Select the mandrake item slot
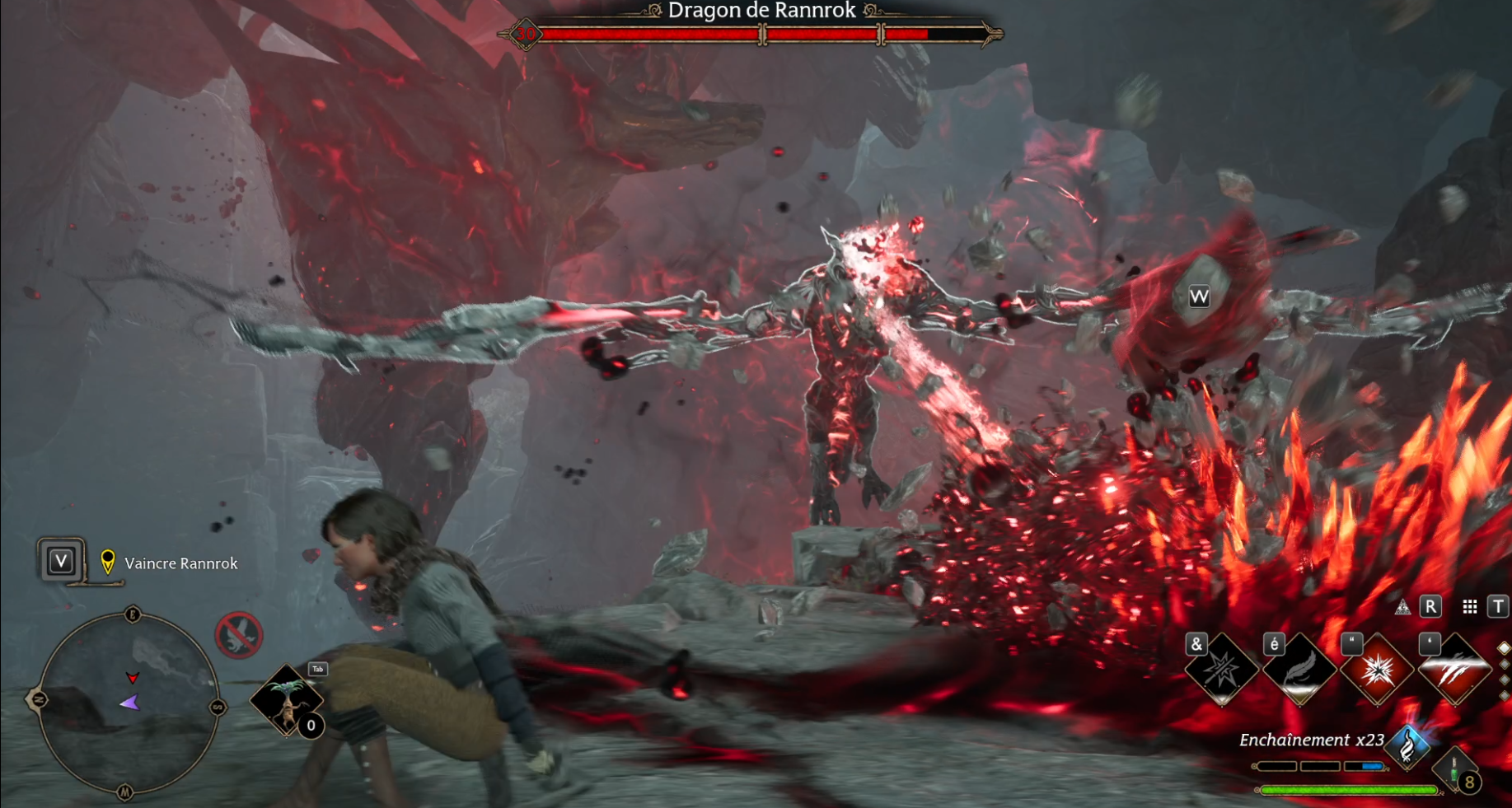The width and height of the screenshot is (1512, 808). coord(286,701)
